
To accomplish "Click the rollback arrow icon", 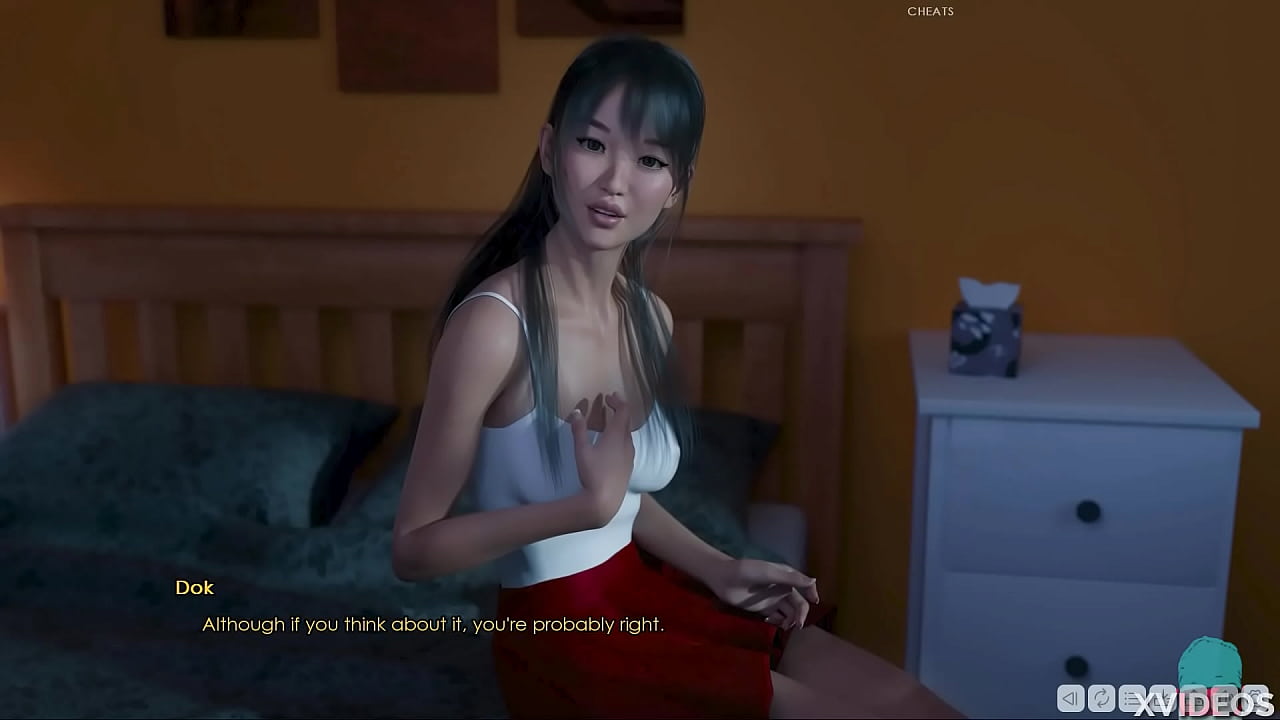I will pos(1070,698).
